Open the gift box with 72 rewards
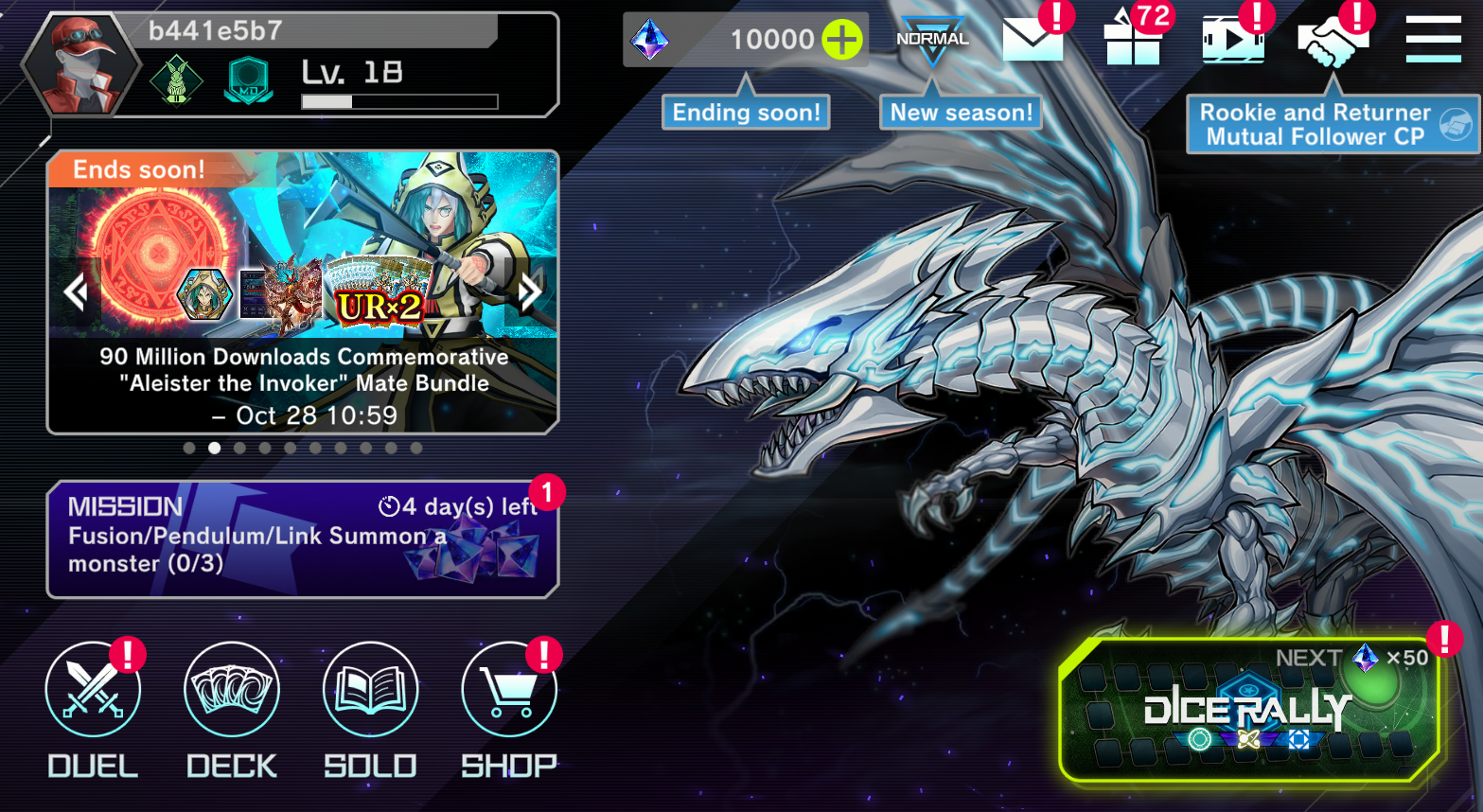Viewport: 1483px width, 812px height. (x=1132, y=40)
